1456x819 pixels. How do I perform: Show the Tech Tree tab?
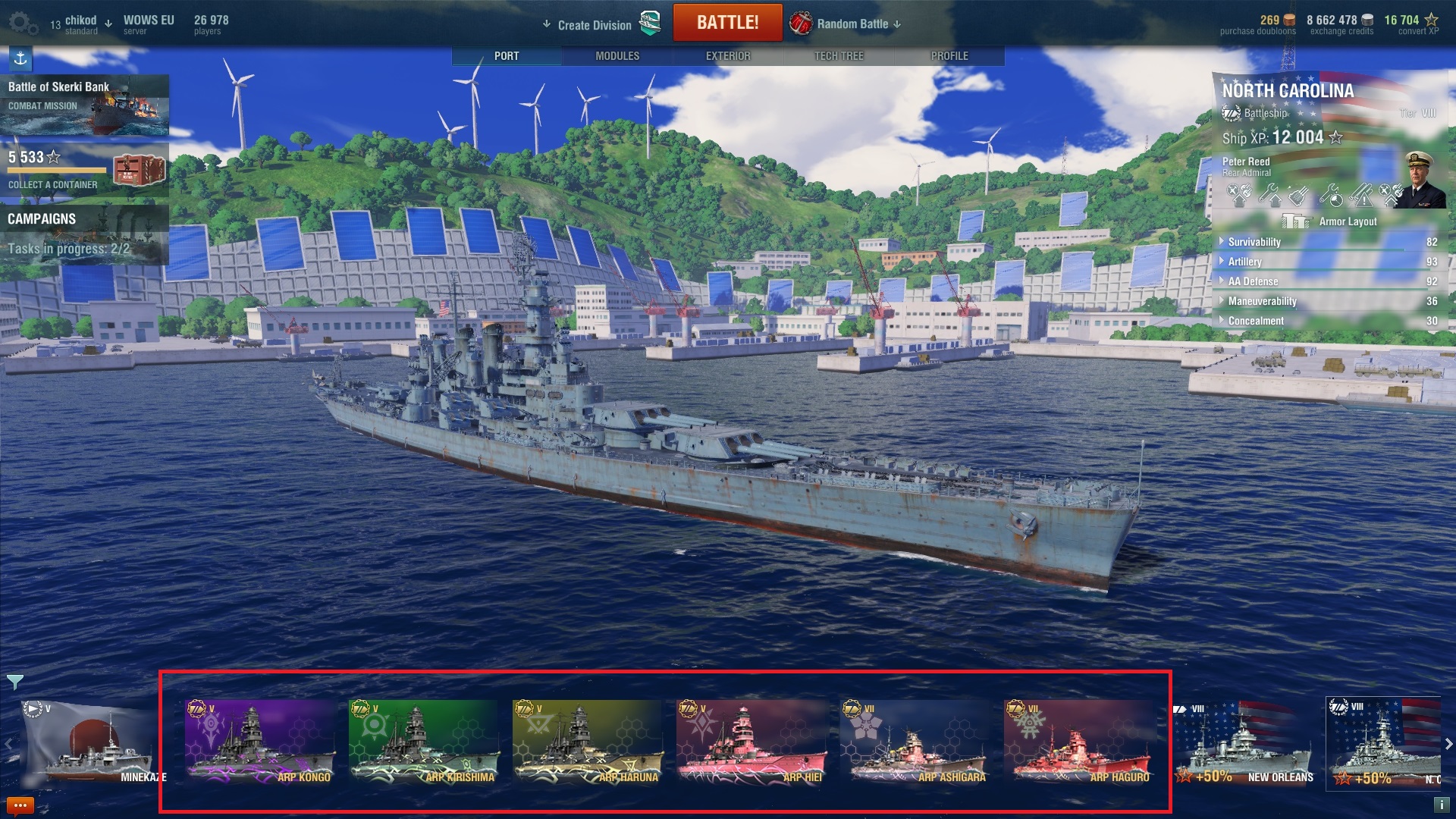838,56
